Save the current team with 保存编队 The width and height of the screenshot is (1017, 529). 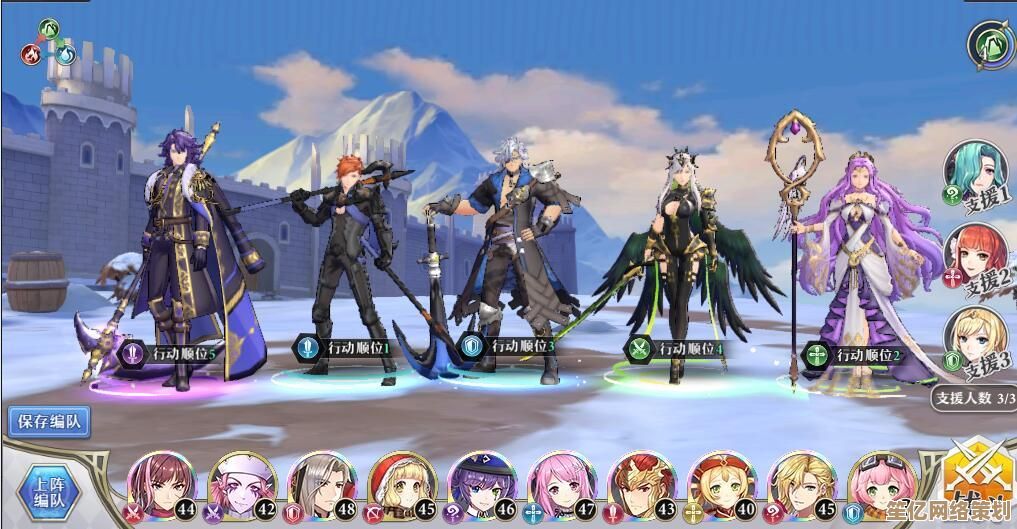click(49, 422)
